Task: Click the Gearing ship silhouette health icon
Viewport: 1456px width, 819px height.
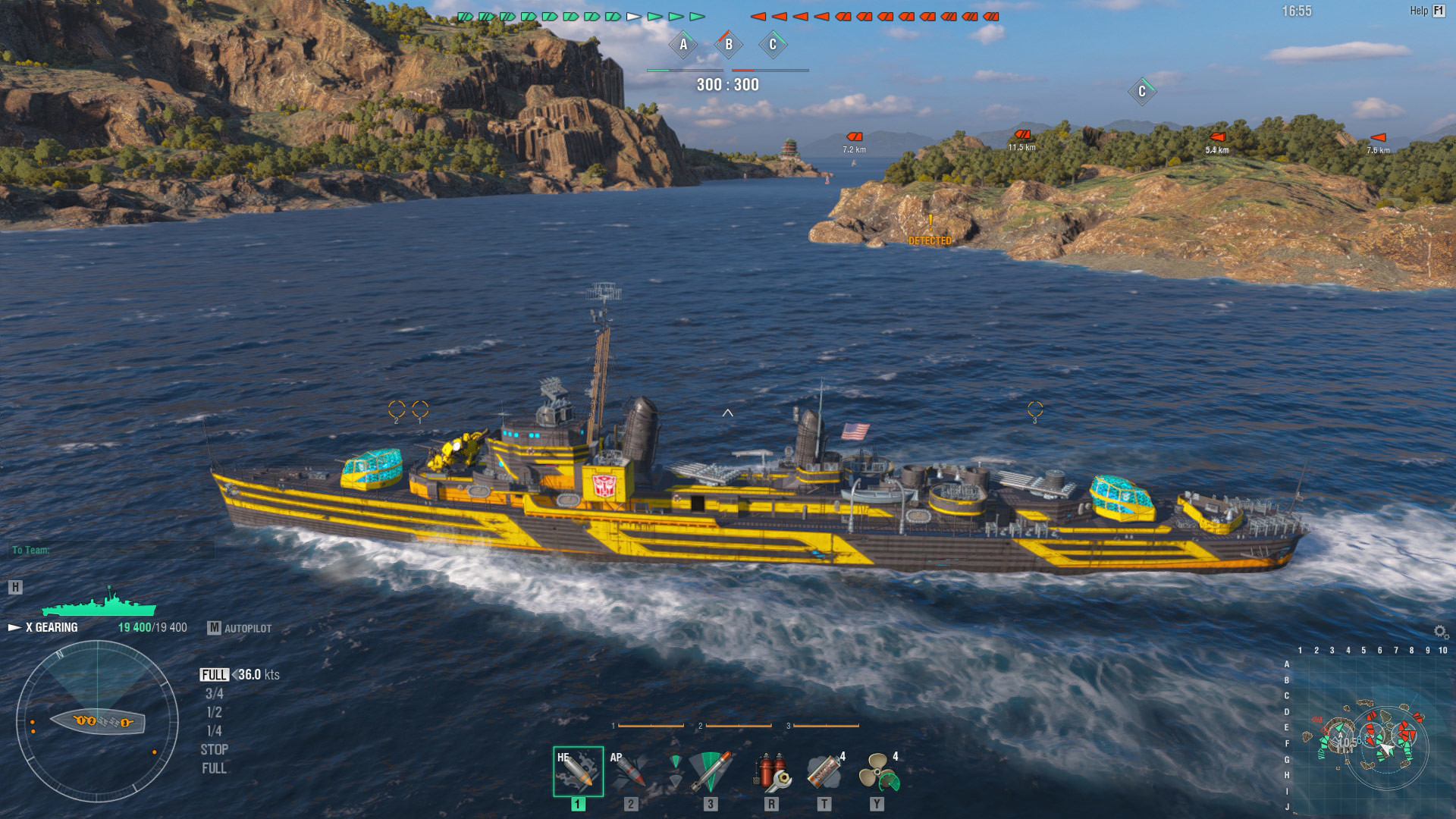Action: [x=99, y=604]
